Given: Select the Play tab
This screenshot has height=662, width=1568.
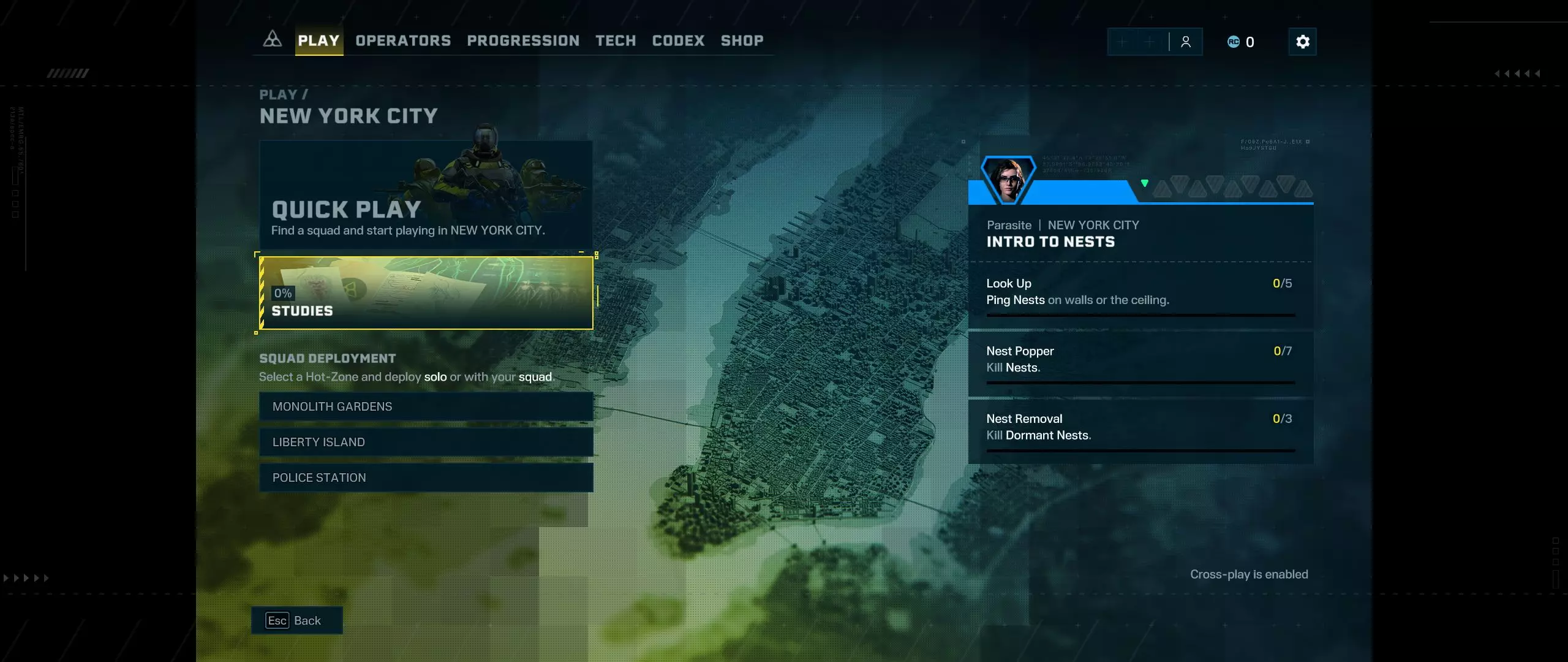Looking at the screenshot, I should (318, 40).
